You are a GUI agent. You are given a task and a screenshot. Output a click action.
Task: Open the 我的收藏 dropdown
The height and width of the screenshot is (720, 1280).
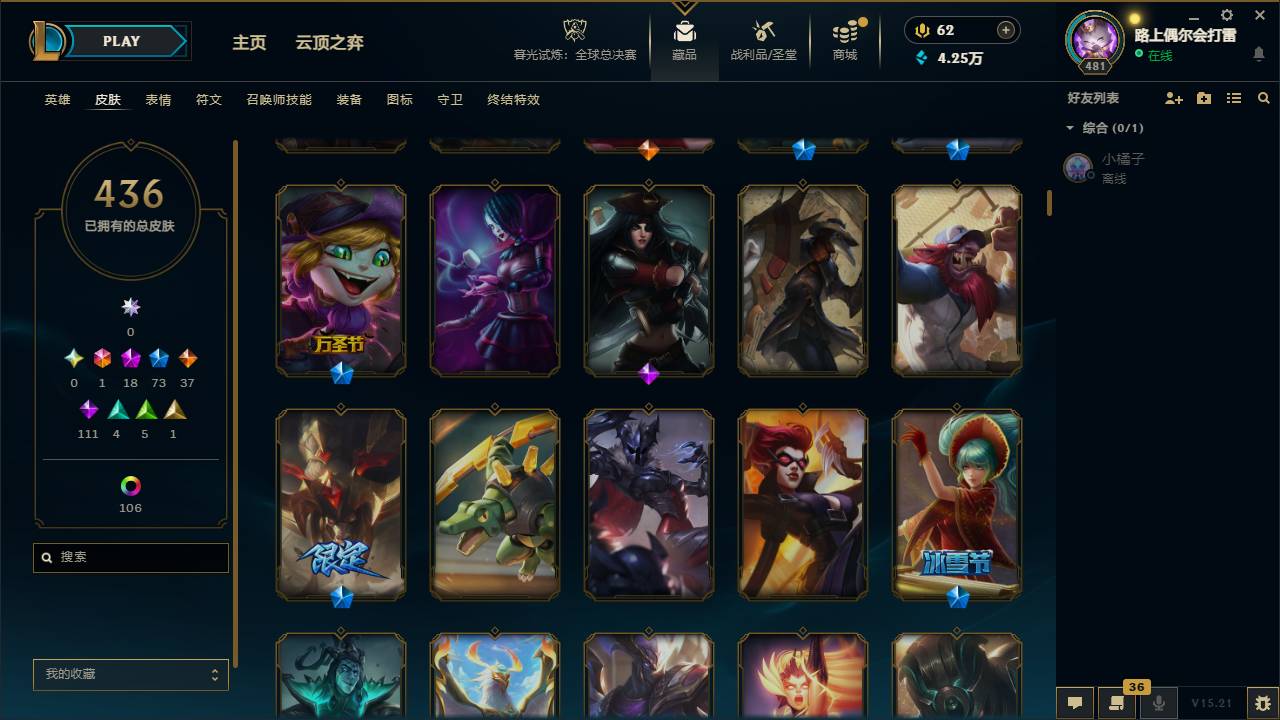[130, 675]
